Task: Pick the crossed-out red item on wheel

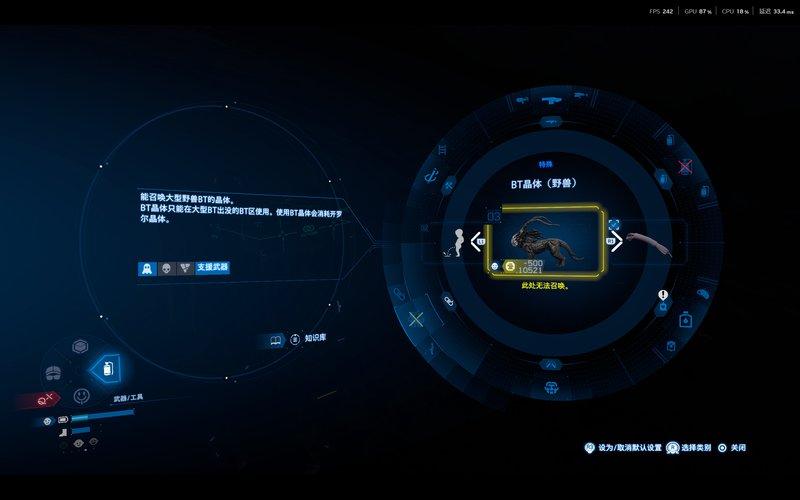Action: coord(685,166)
